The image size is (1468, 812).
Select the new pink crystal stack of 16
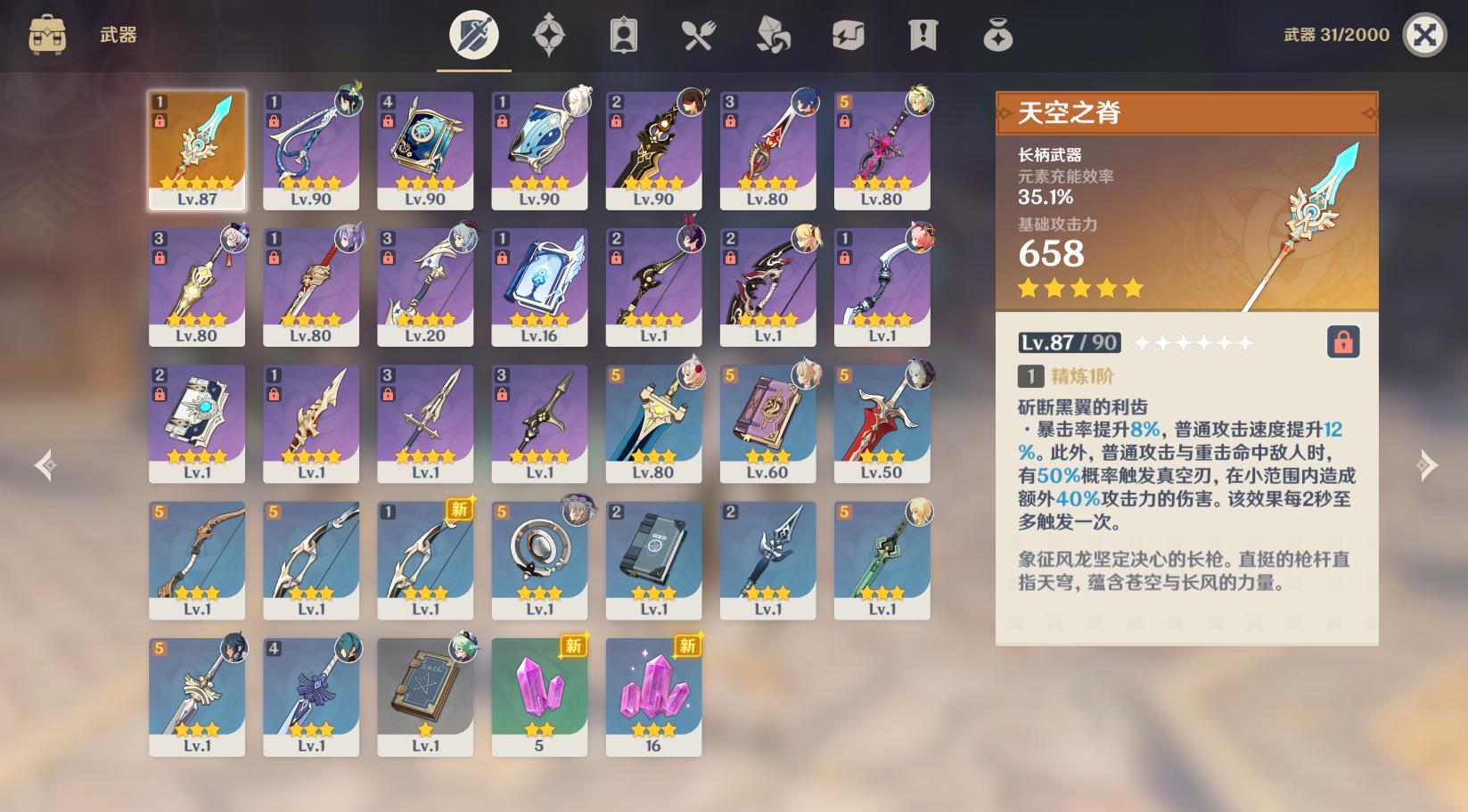tap(653, 698)
